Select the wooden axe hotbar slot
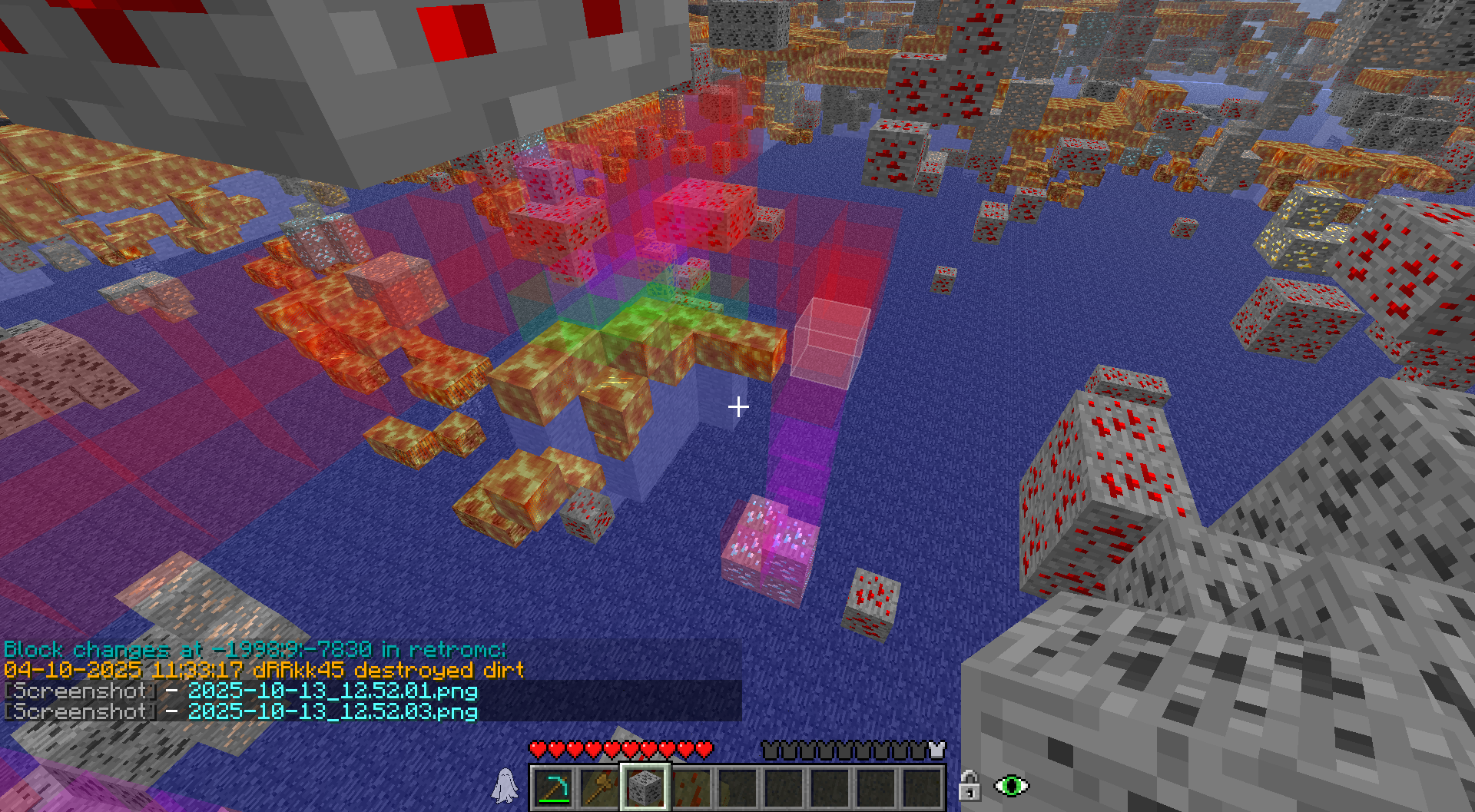This screenshot has width=1475, height=812. [599, 787]
